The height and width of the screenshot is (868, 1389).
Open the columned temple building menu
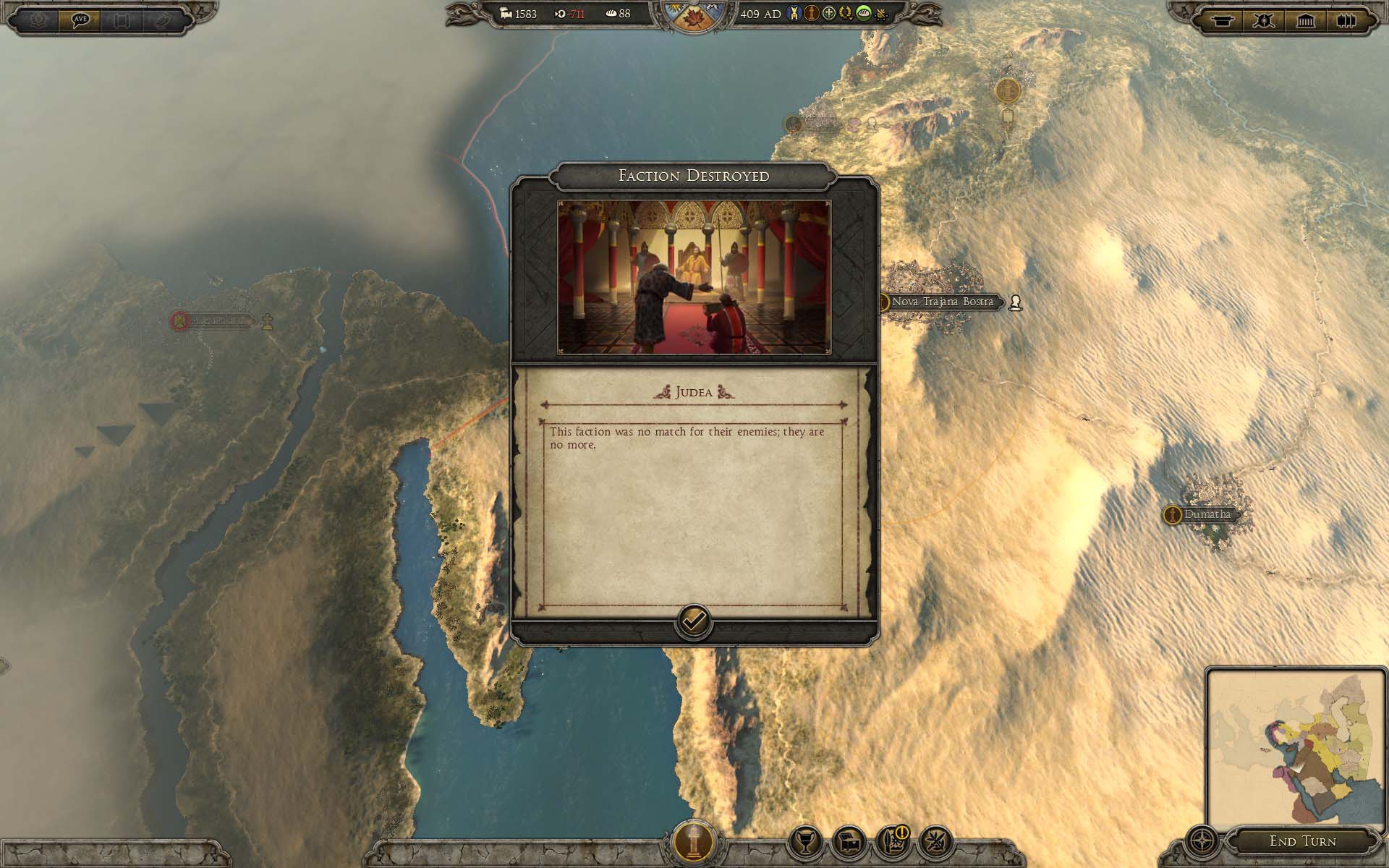coord(1306,20)
